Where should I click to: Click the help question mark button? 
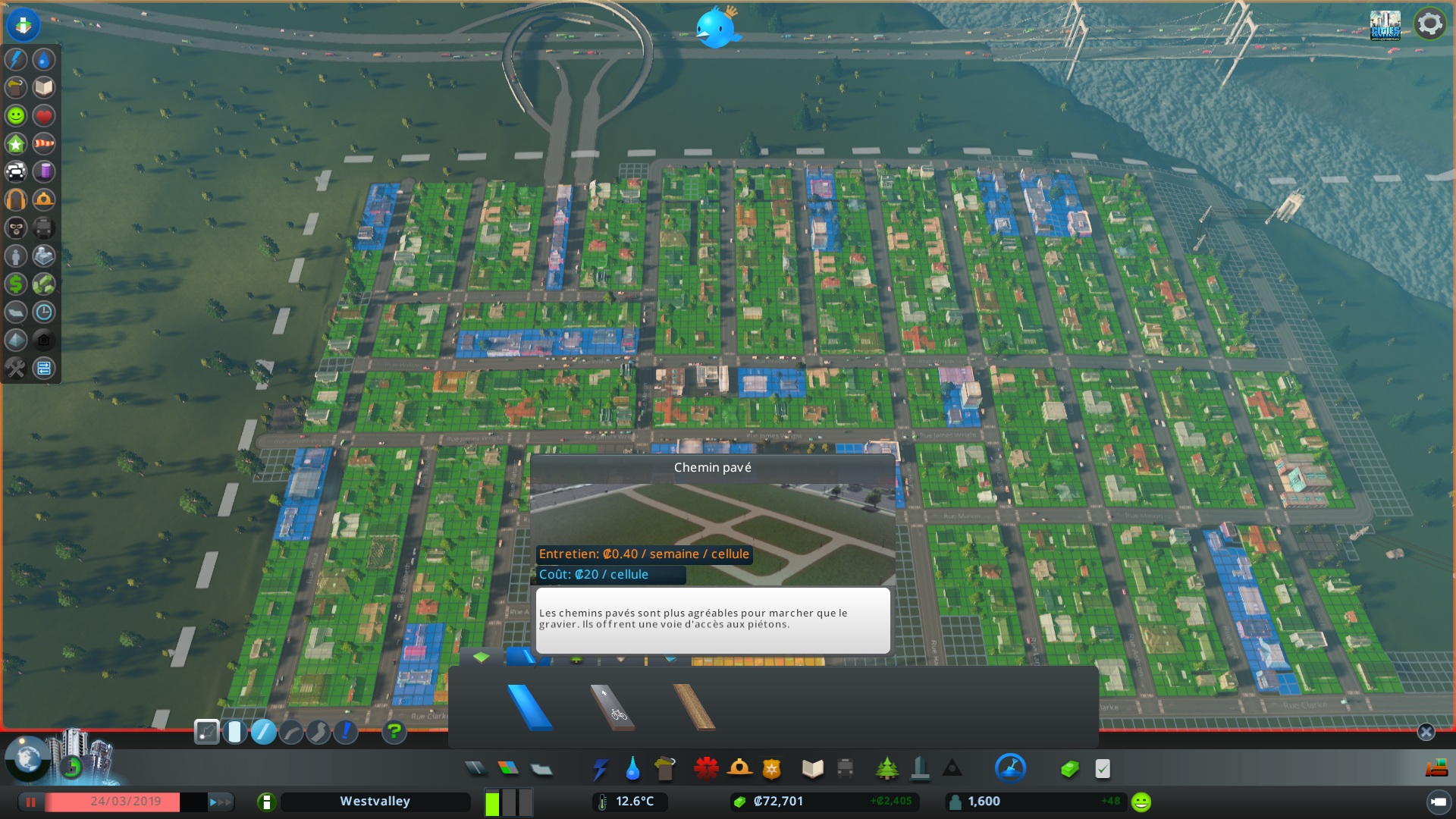click(393, 730)
